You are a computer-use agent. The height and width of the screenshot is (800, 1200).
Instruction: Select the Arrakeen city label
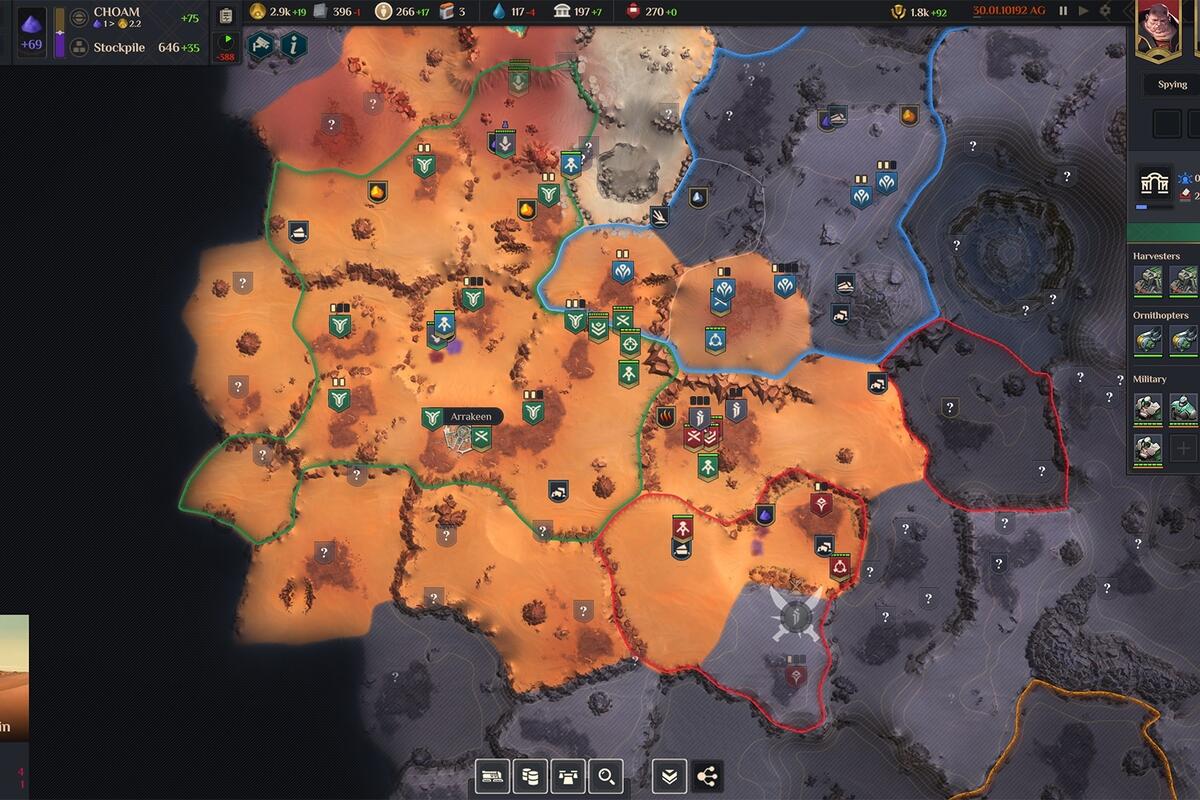[469, 416]
